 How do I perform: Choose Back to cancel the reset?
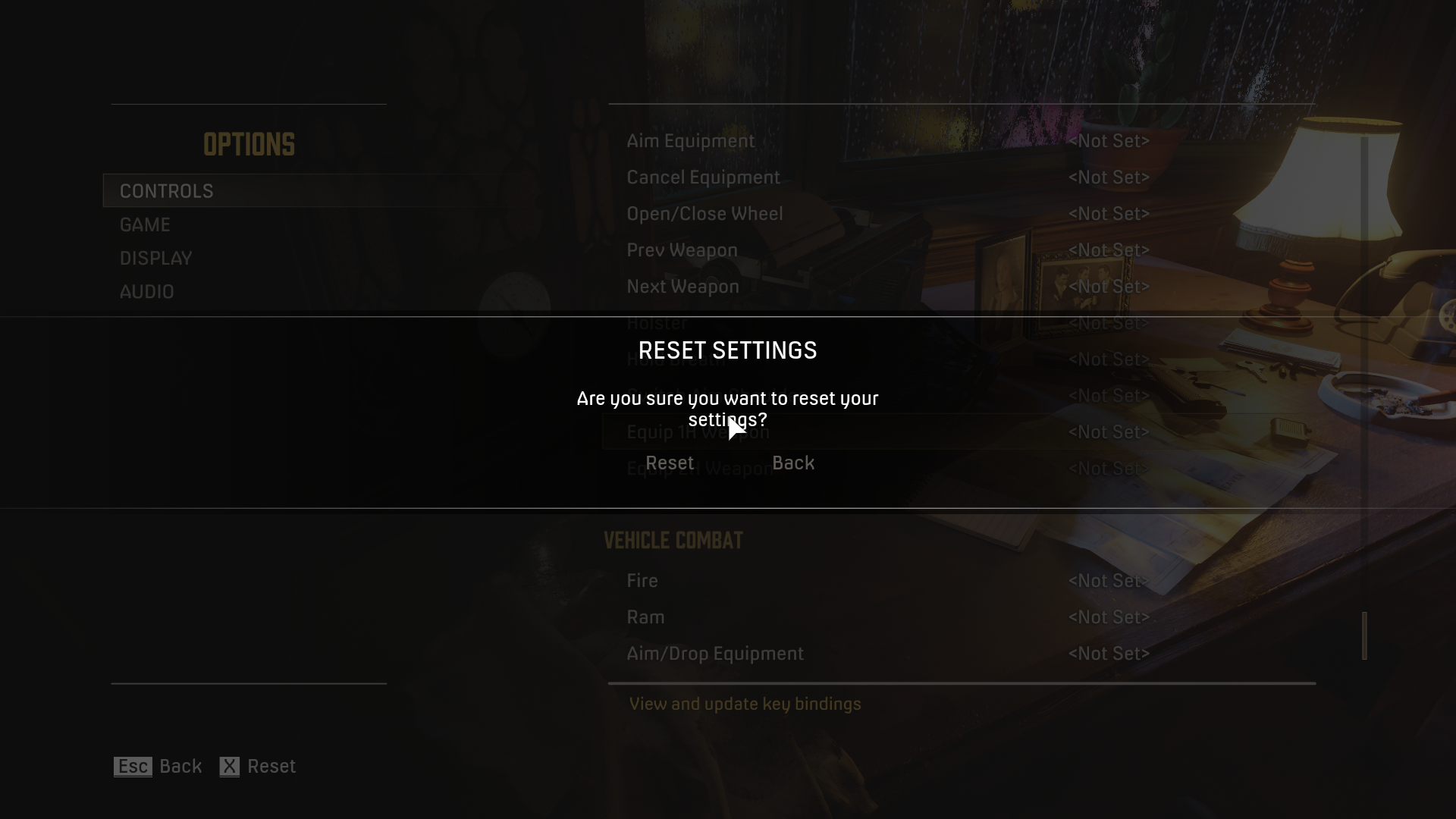[792, 463]
